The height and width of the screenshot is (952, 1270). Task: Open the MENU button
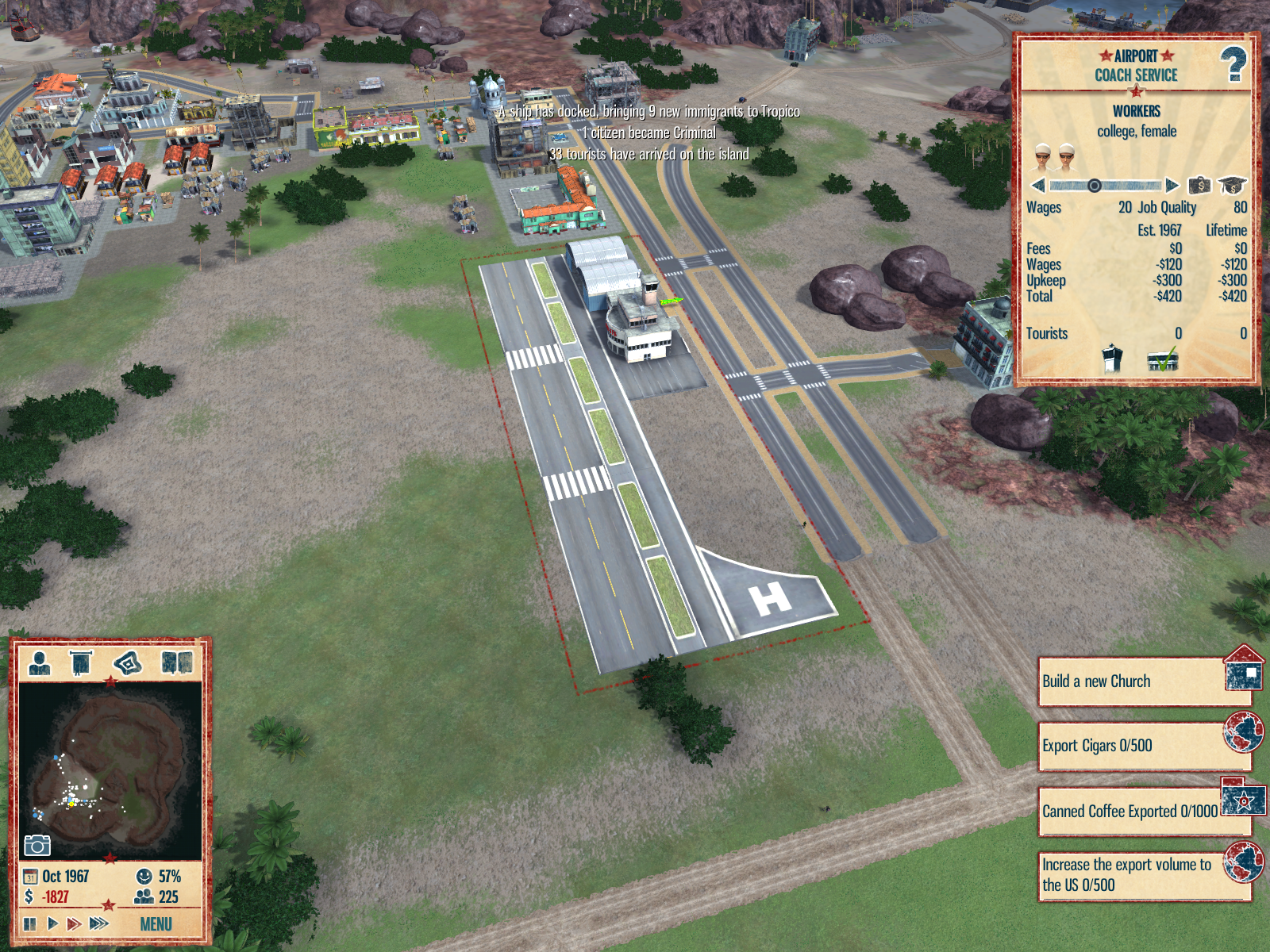tap(156, 924)
